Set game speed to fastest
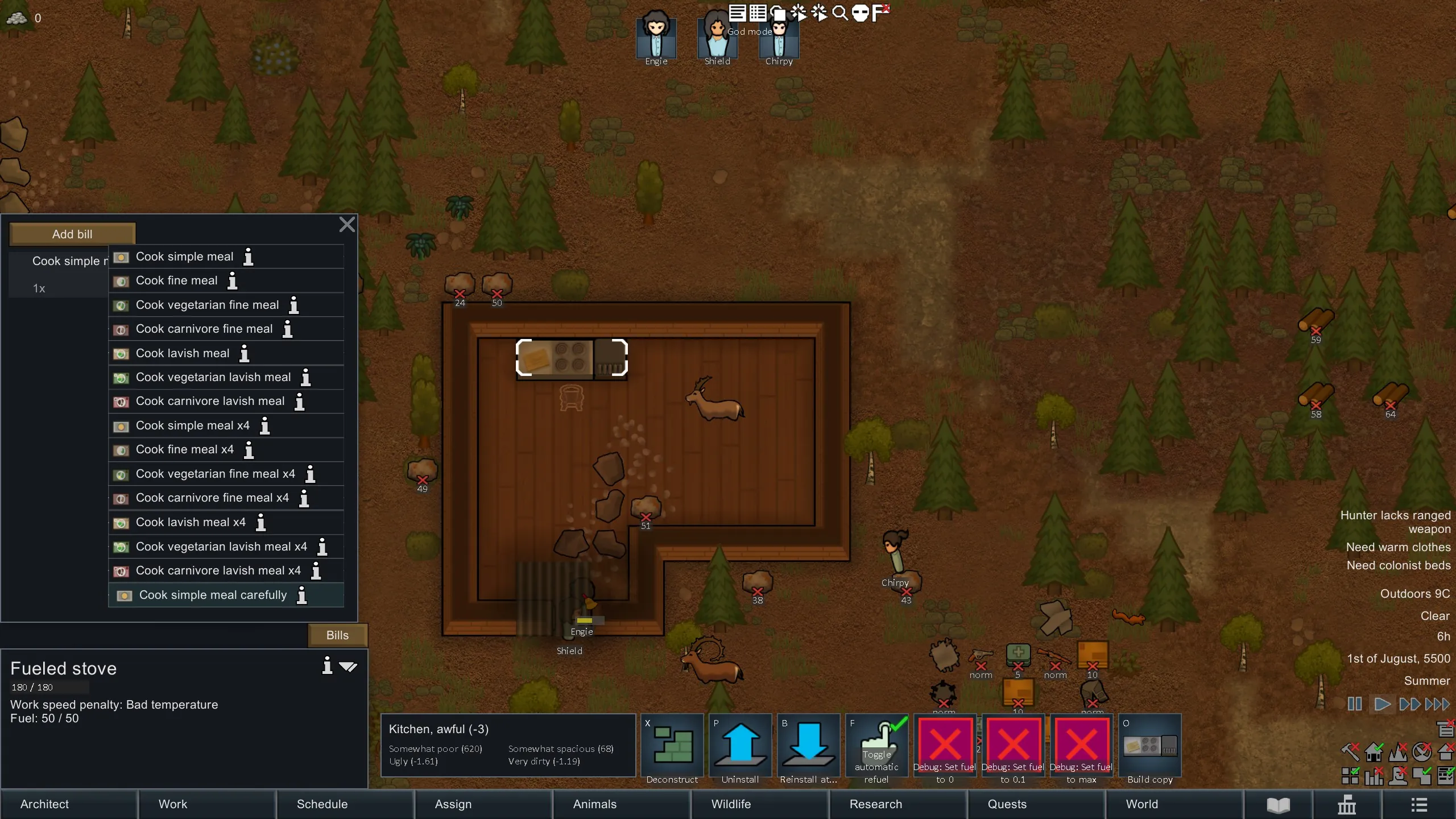The image size is (1456, 819). tap(1437, 704)
